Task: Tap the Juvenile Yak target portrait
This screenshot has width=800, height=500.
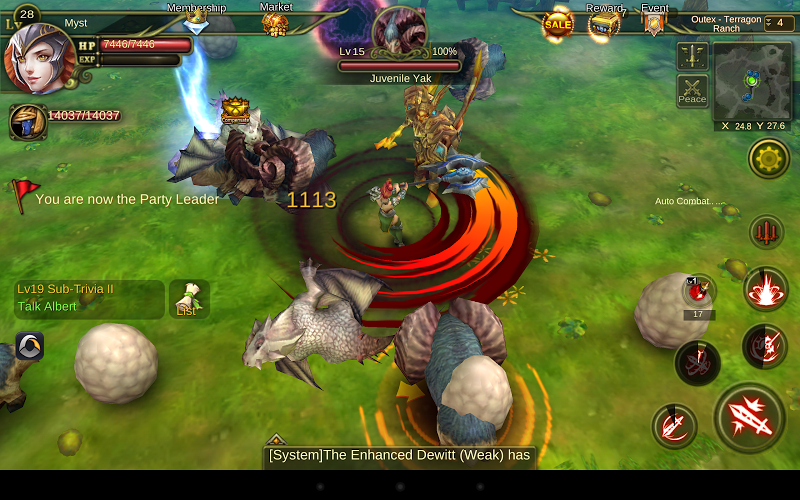Action: point(398,31)
